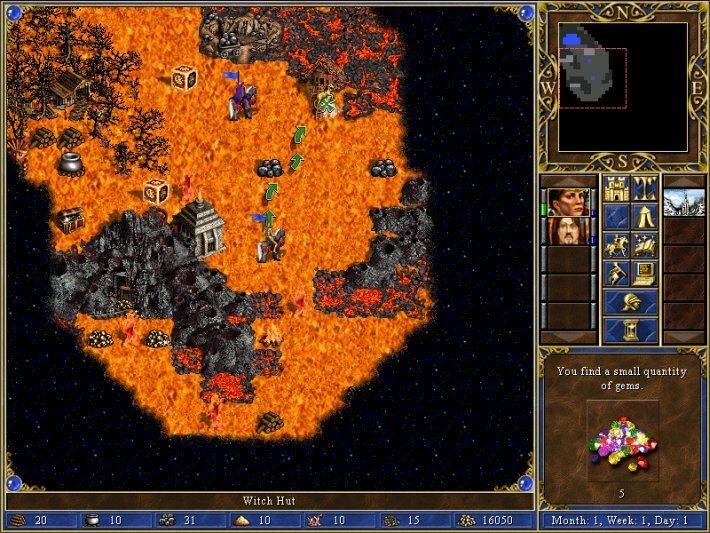The width and height of the screenshot is (710, 533).
Task: Open adventure options digging hero button
Action: click(615, 273)
